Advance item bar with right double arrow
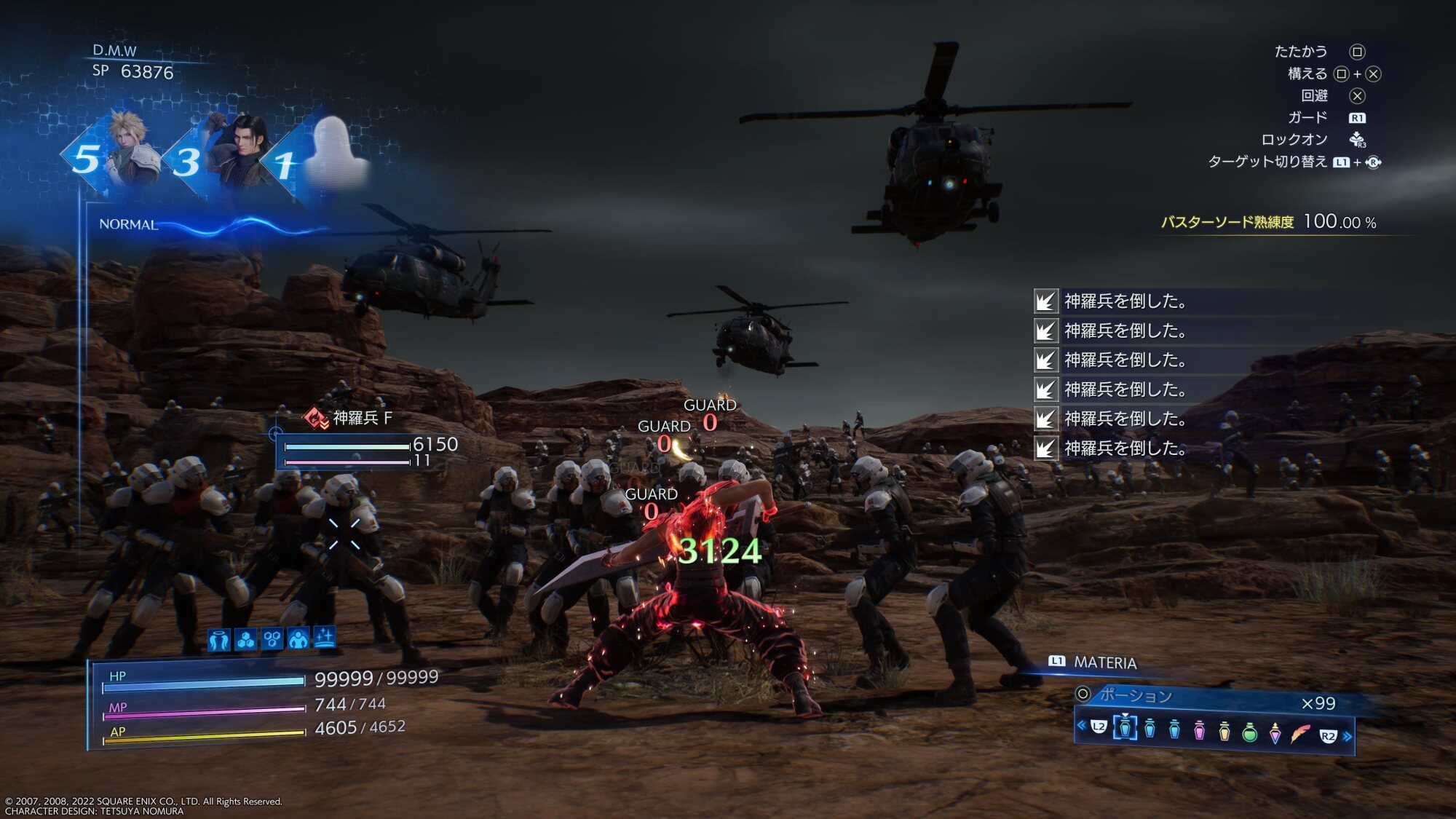The image size is (1456, 819). [1348, 737]
